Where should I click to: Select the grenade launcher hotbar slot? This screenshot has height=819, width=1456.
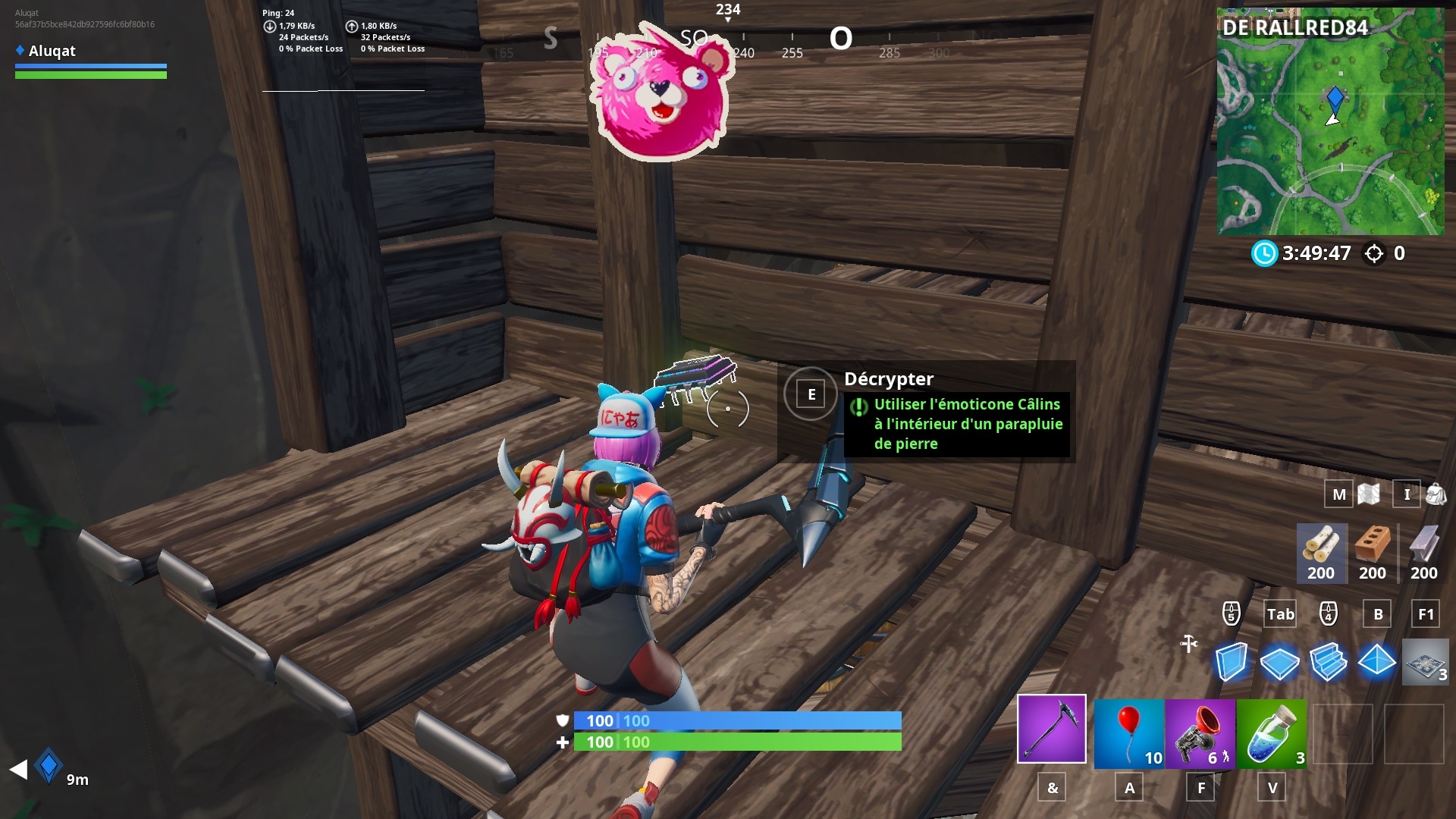click(1200, 730)
